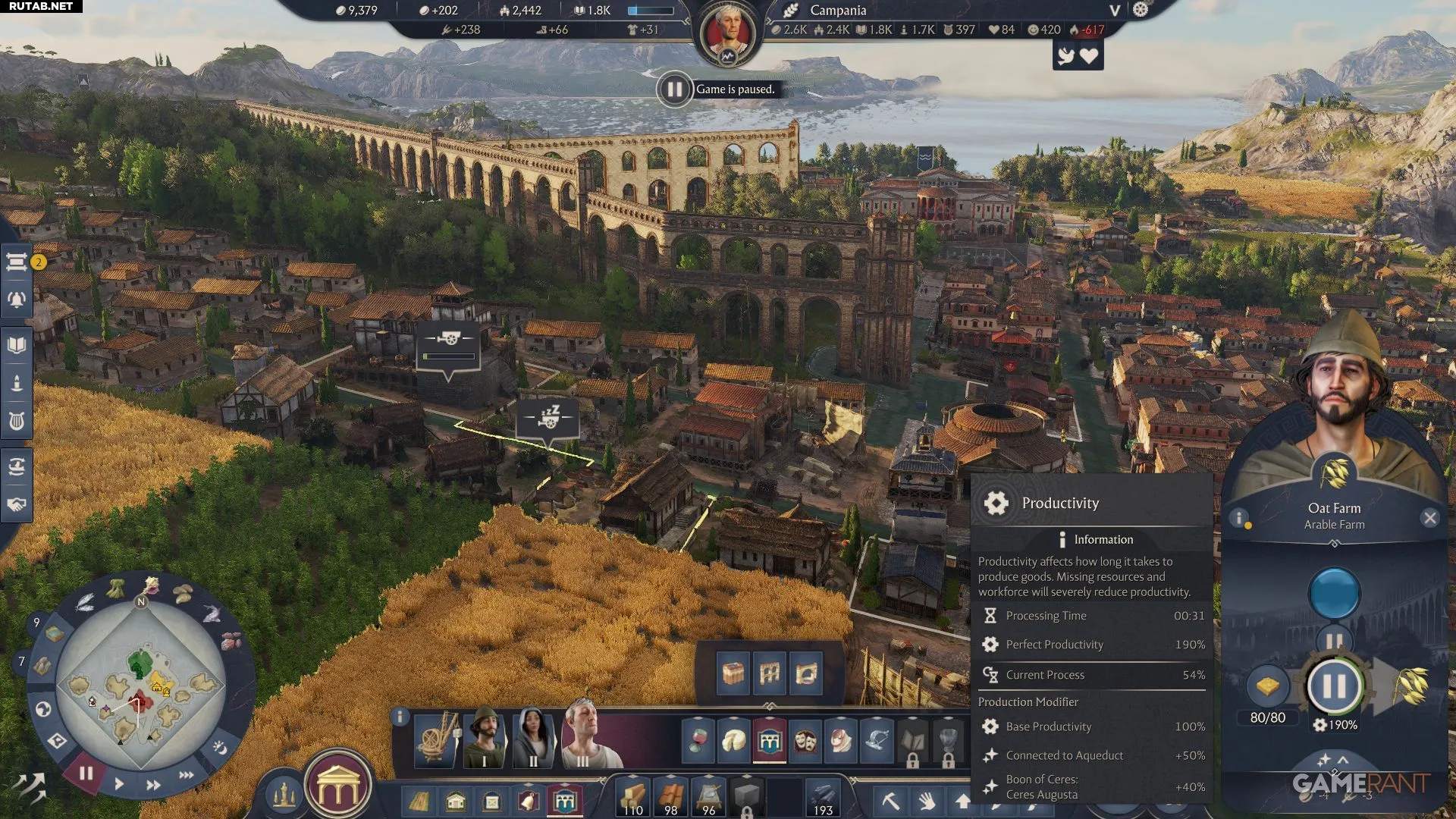Select the tier I citizen portrait
This screenshot has width=1456, height=819.
click(485, 737)
